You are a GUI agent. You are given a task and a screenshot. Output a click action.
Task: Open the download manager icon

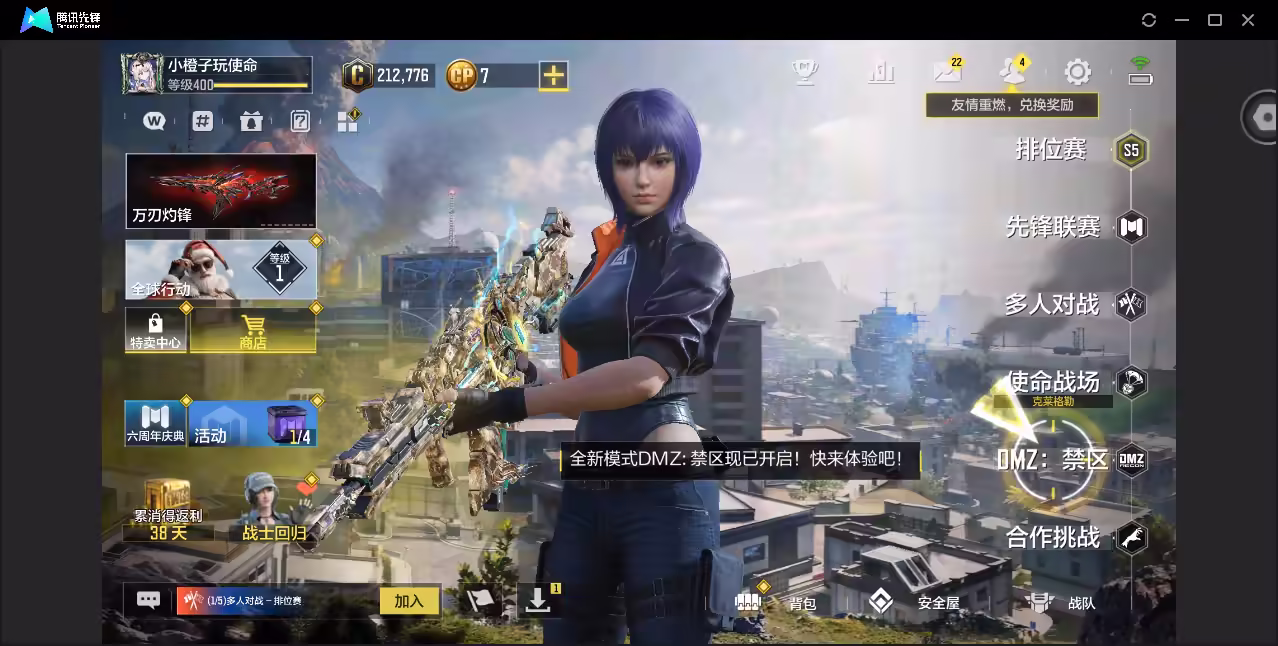tap(539, 600)
